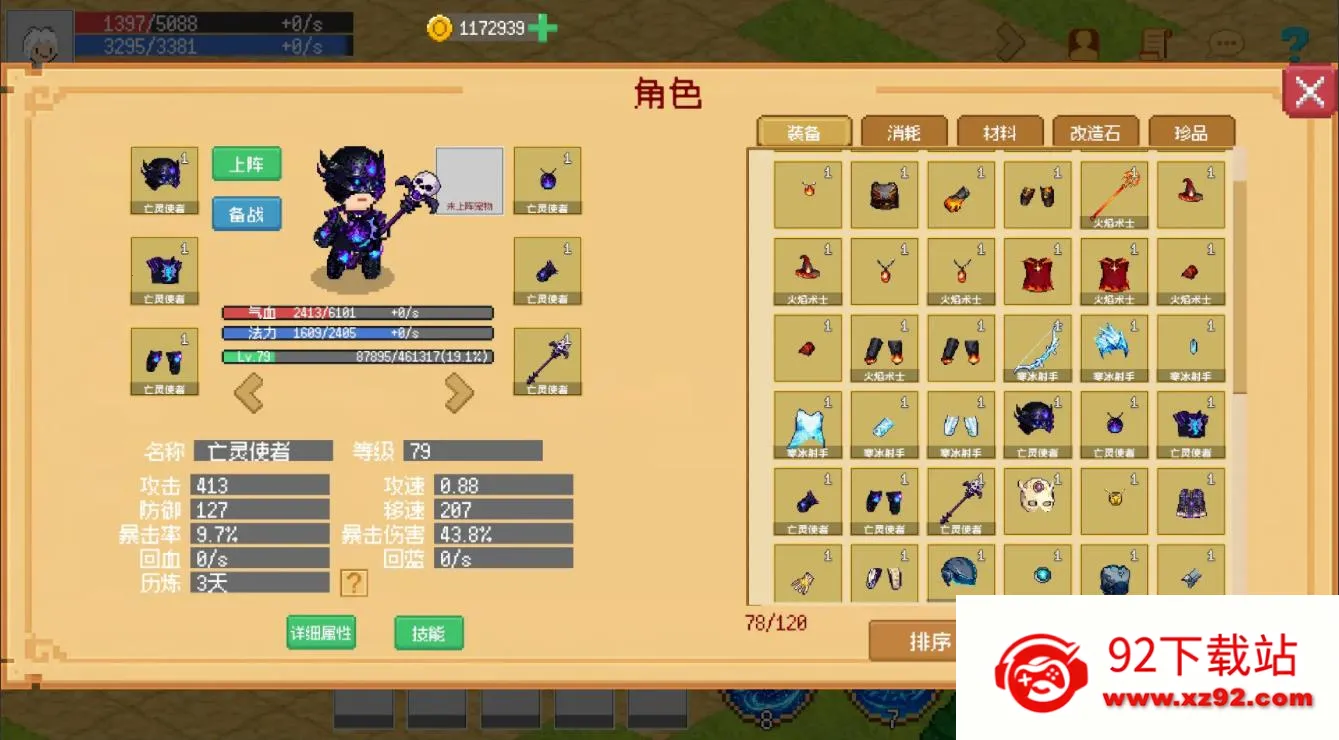Toggle the ? stat explanation near 回蓝
The height and width of the screenshot is (740, 1339).
click(x=355, y=583)
